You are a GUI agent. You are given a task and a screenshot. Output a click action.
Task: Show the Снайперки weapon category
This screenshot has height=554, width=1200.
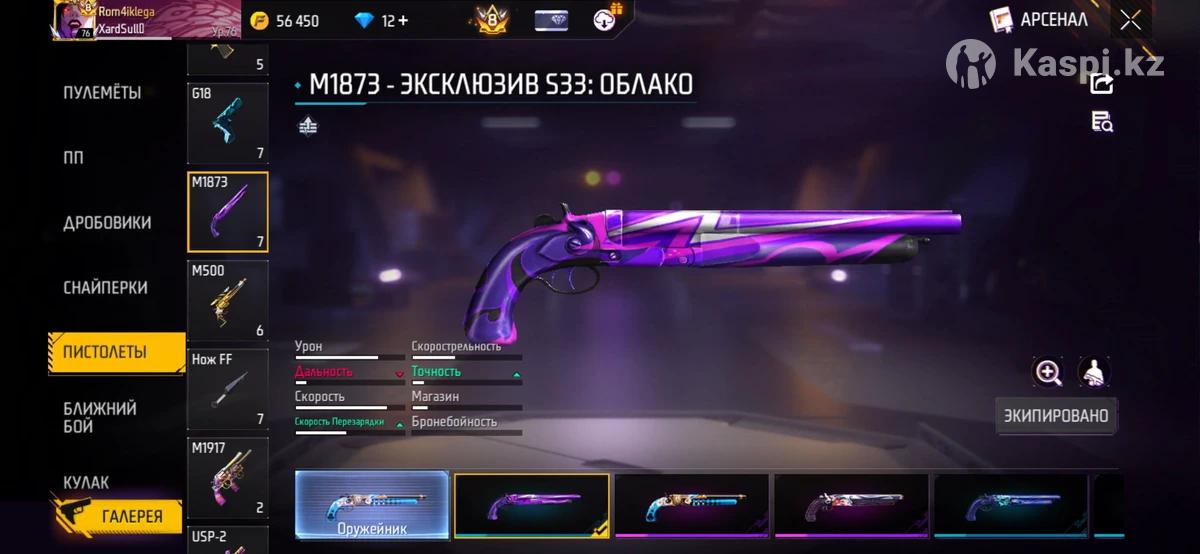coord(106,288)
